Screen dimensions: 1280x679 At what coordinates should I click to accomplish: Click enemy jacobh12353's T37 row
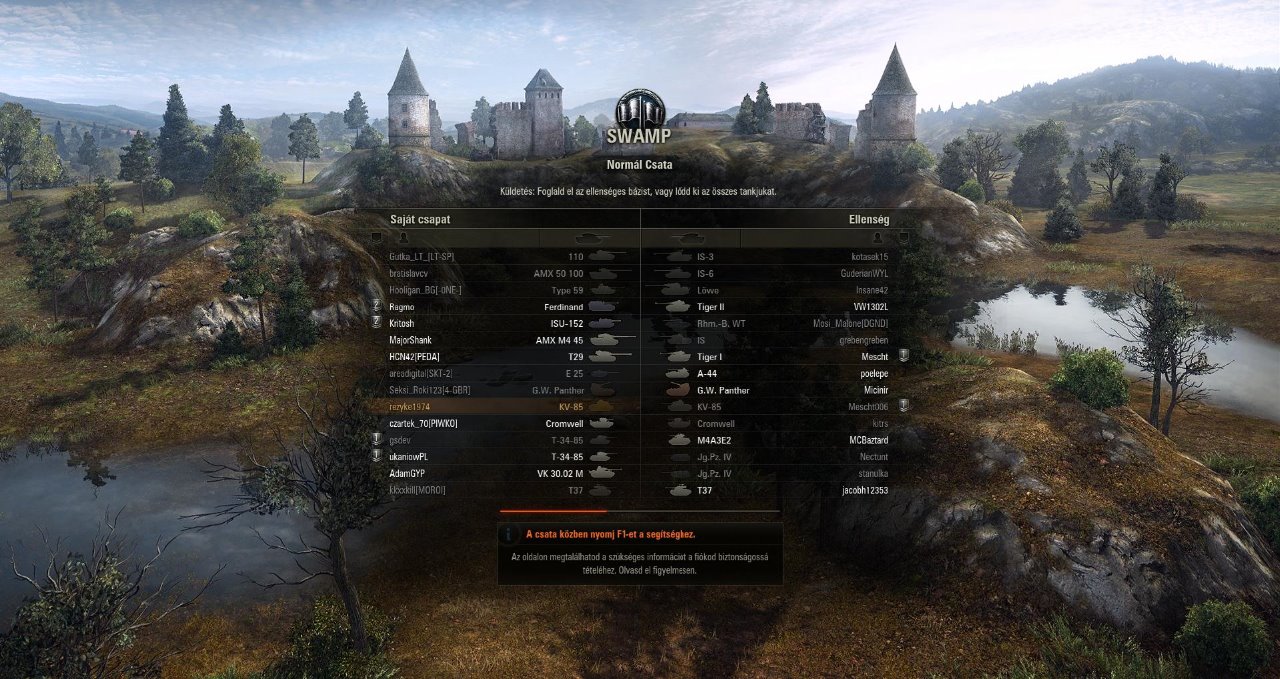[x=780, y=490]
